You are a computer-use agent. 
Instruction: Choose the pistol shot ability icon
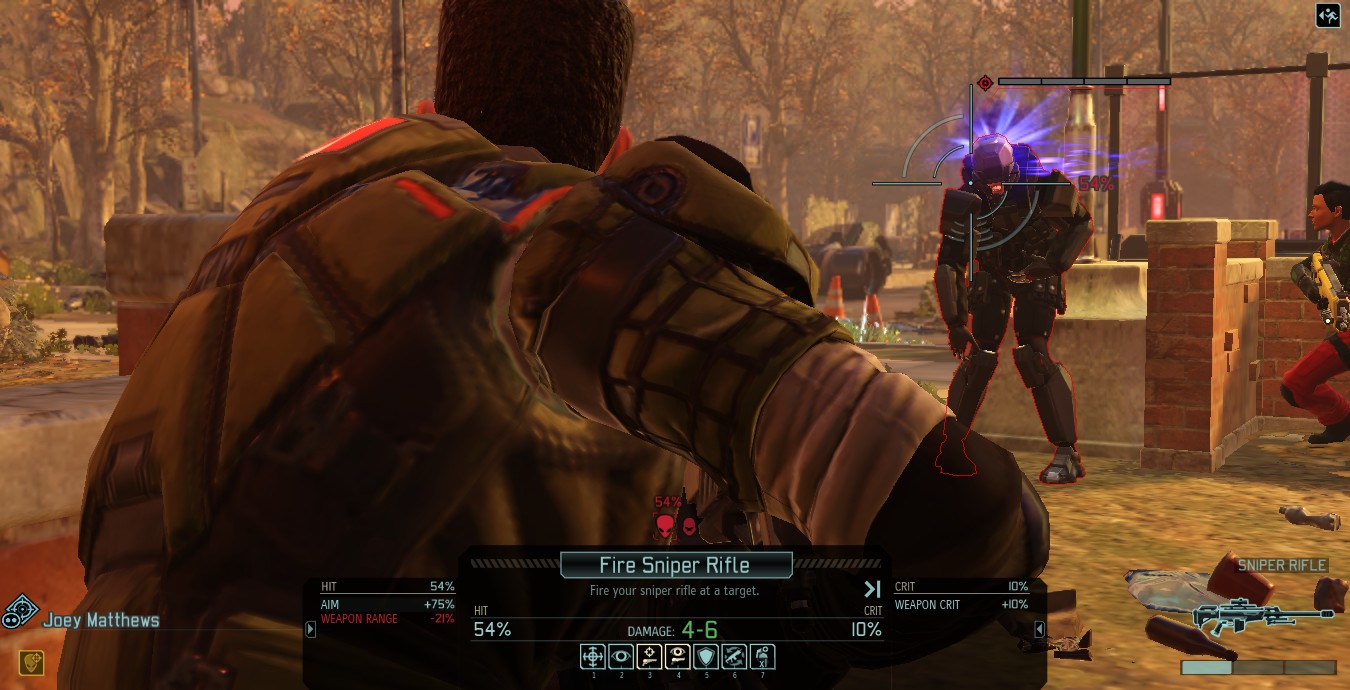[x=649, y=656]
